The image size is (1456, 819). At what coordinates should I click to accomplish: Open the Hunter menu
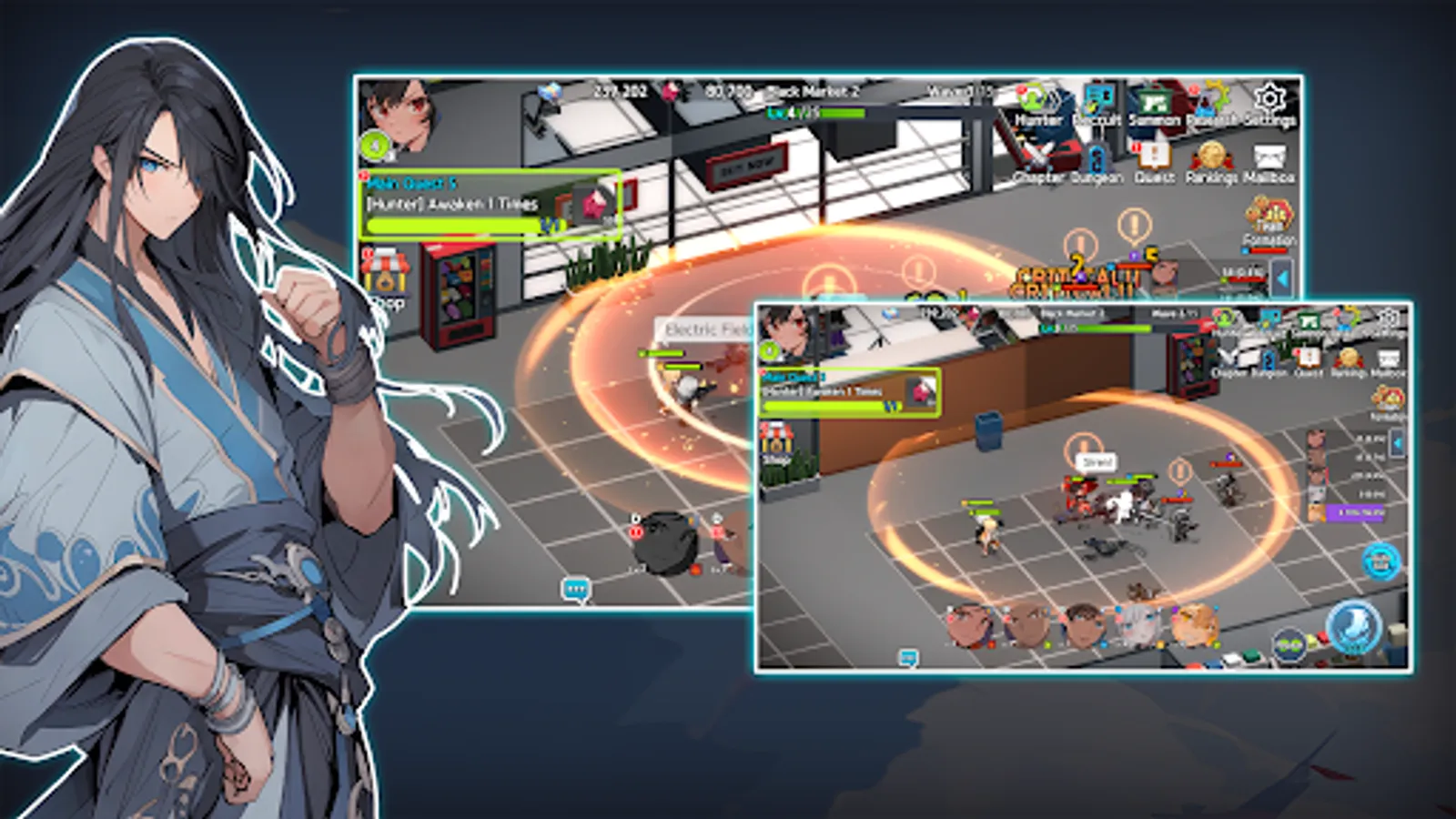tap(1035, 102)
